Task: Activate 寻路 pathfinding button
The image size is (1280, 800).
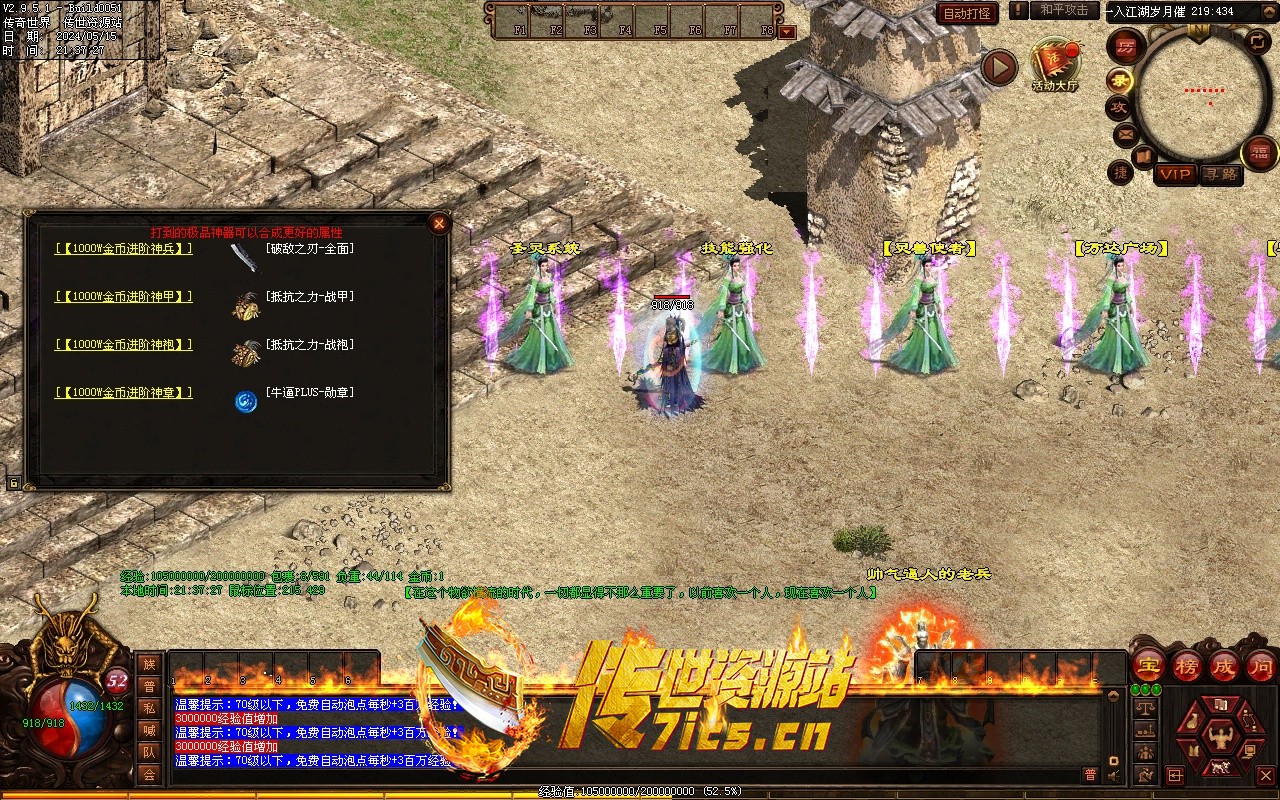Action: tap(1219, 174)
